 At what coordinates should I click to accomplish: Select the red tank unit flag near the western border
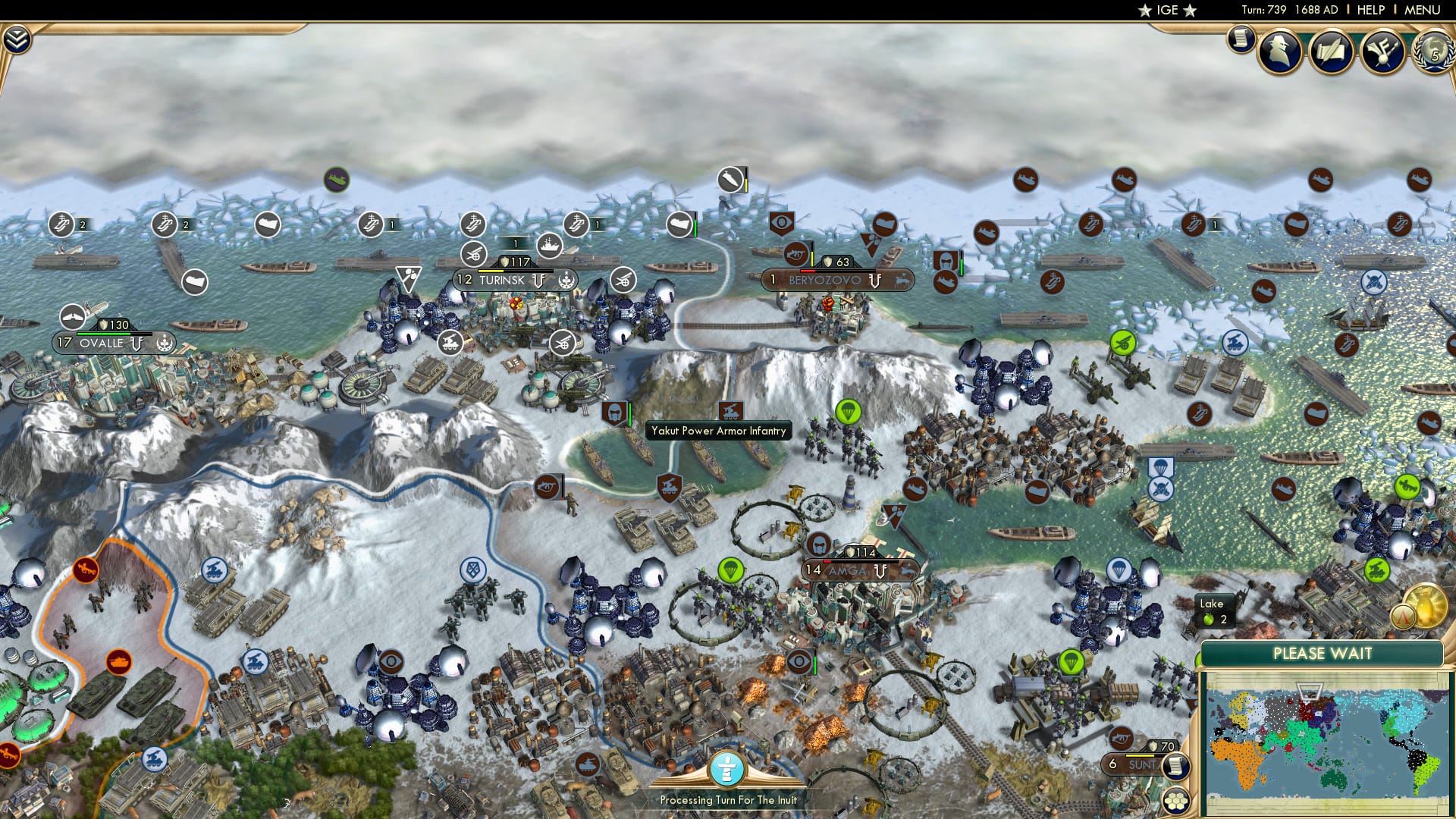(x=119, y=662)
